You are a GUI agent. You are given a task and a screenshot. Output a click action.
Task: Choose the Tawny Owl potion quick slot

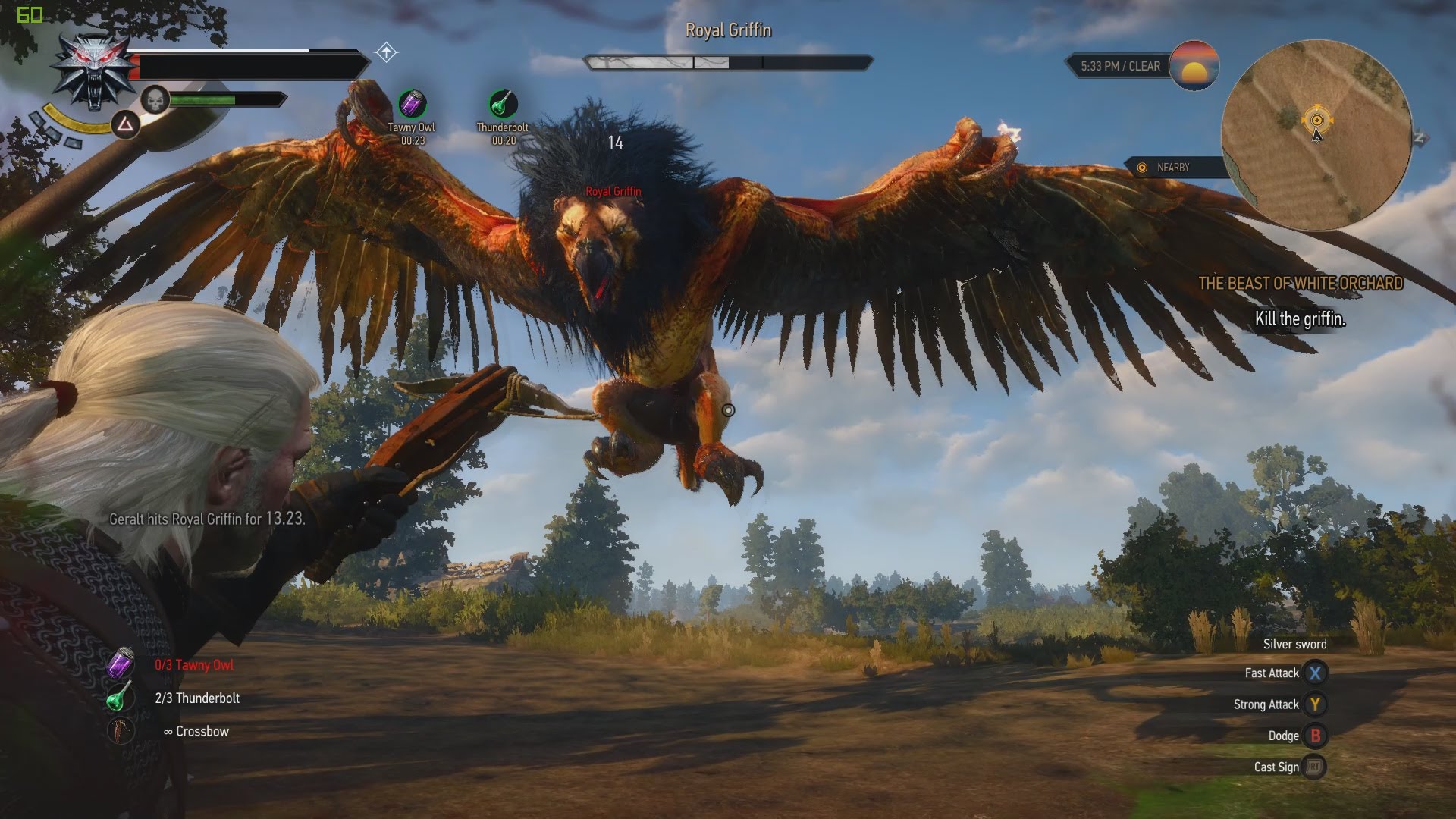(120, 664)
